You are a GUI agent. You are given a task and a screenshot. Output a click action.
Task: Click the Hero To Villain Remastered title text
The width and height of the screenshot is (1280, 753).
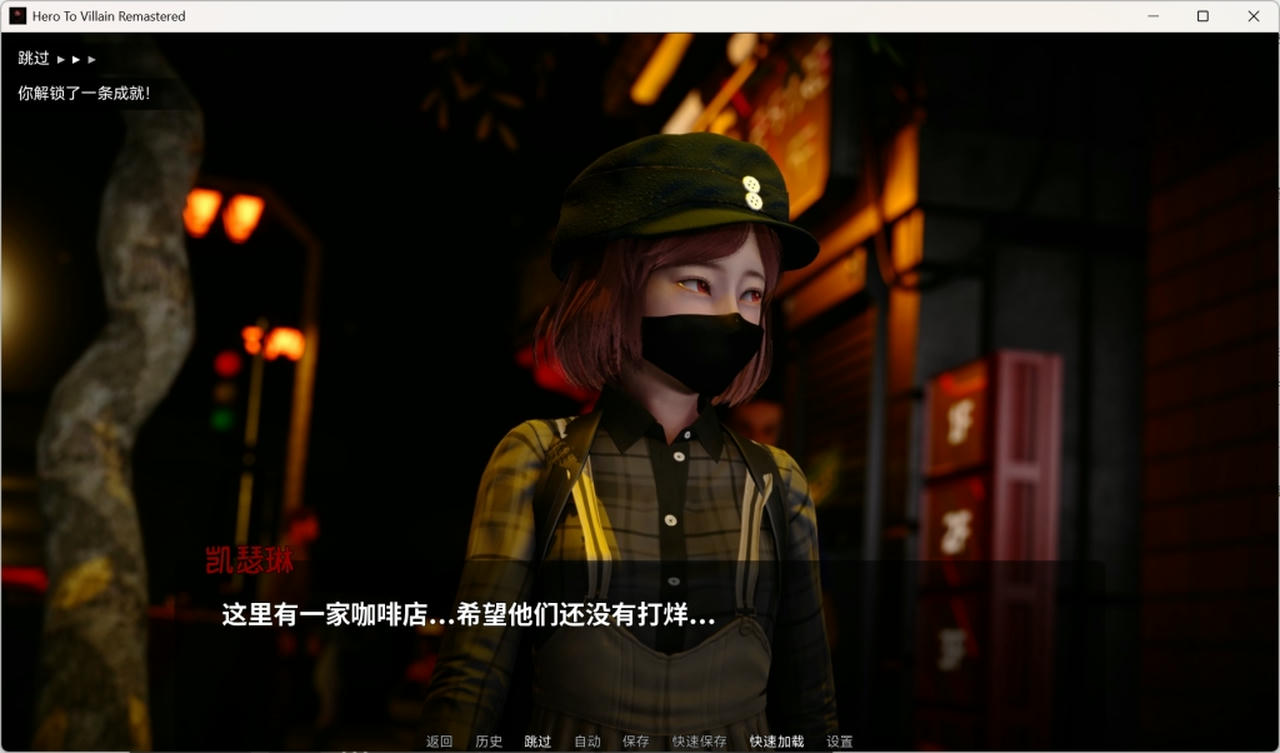107,16
